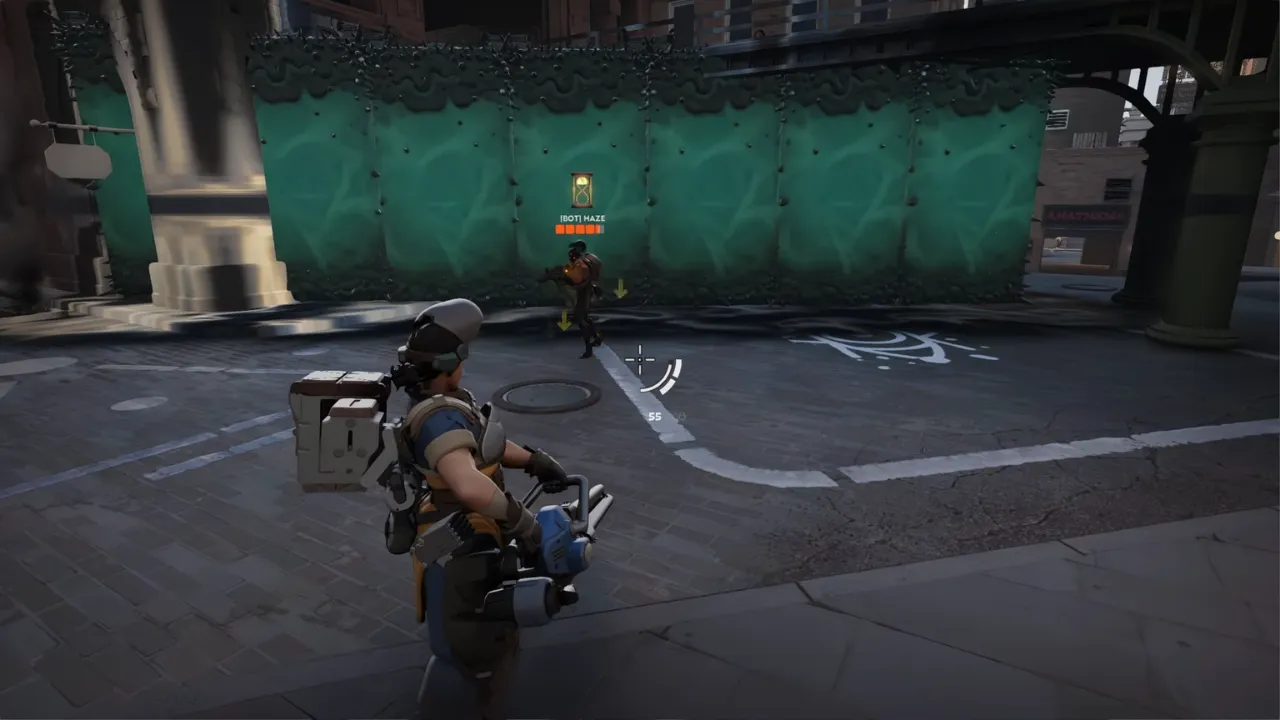Screen dimensions: 1280x720
Task: Toggle the leftmost orange health bar segment
Action: [x=558, y=229]
